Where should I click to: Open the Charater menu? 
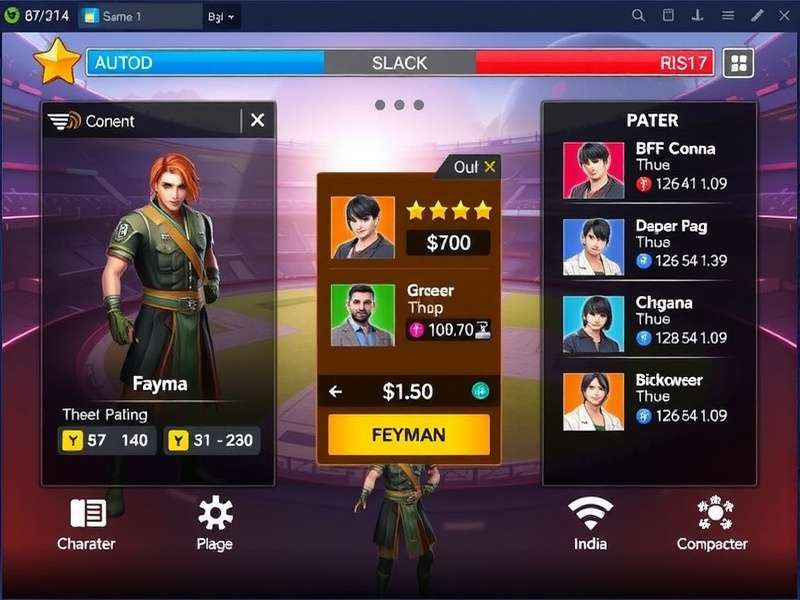pos(87,524)
